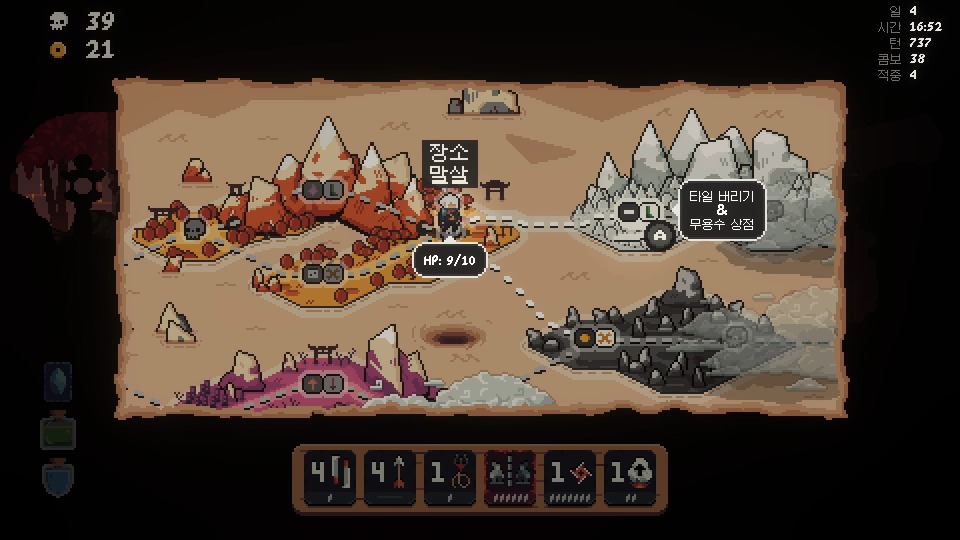Select the red swap-position tile
960x540 pixels.
(510, 475)
